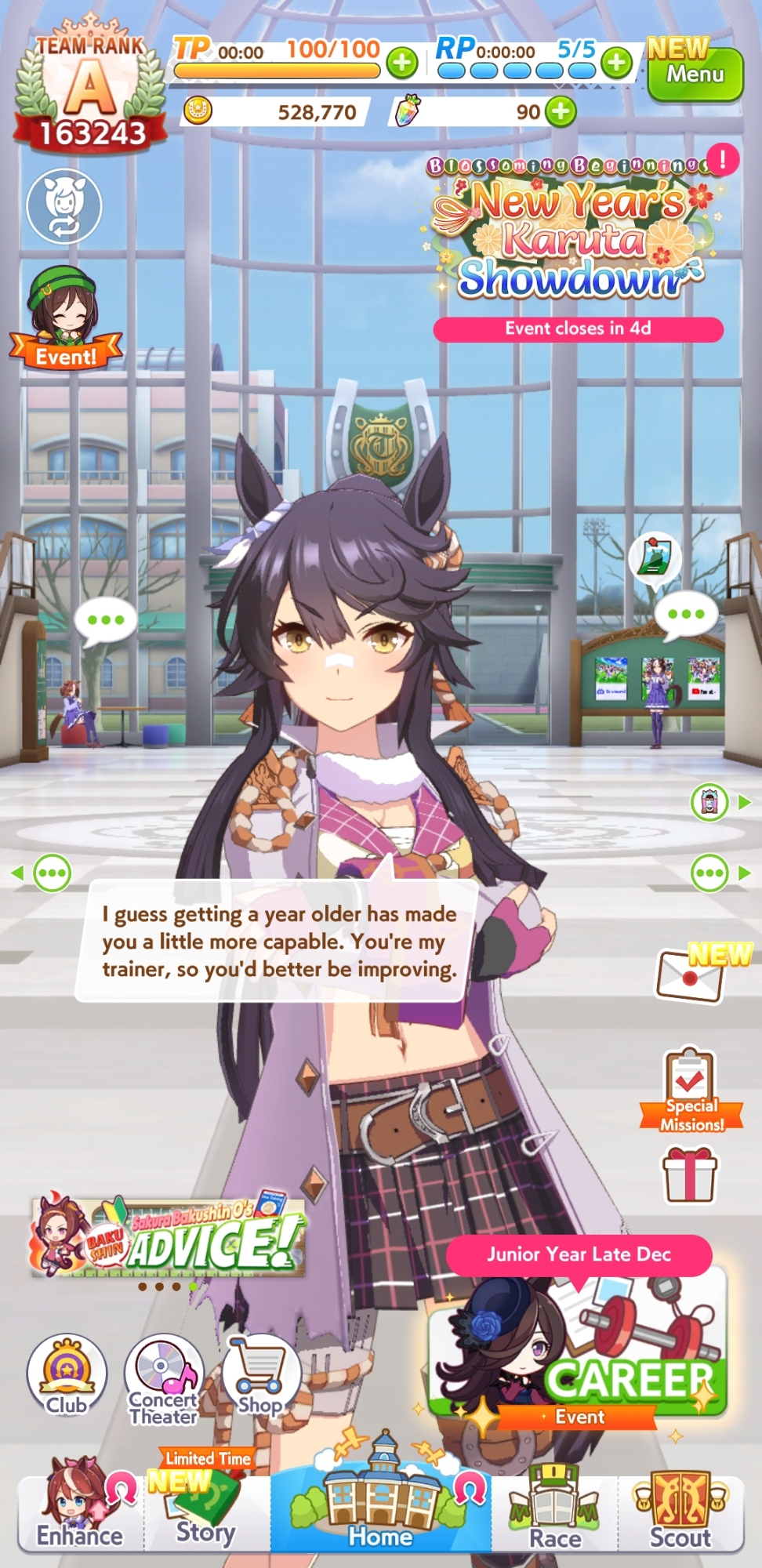The width and height of the screenshot is (762, 1568).
Task: Add TP with the green plus
Action: pyautogui.click(x=402, y=62)
